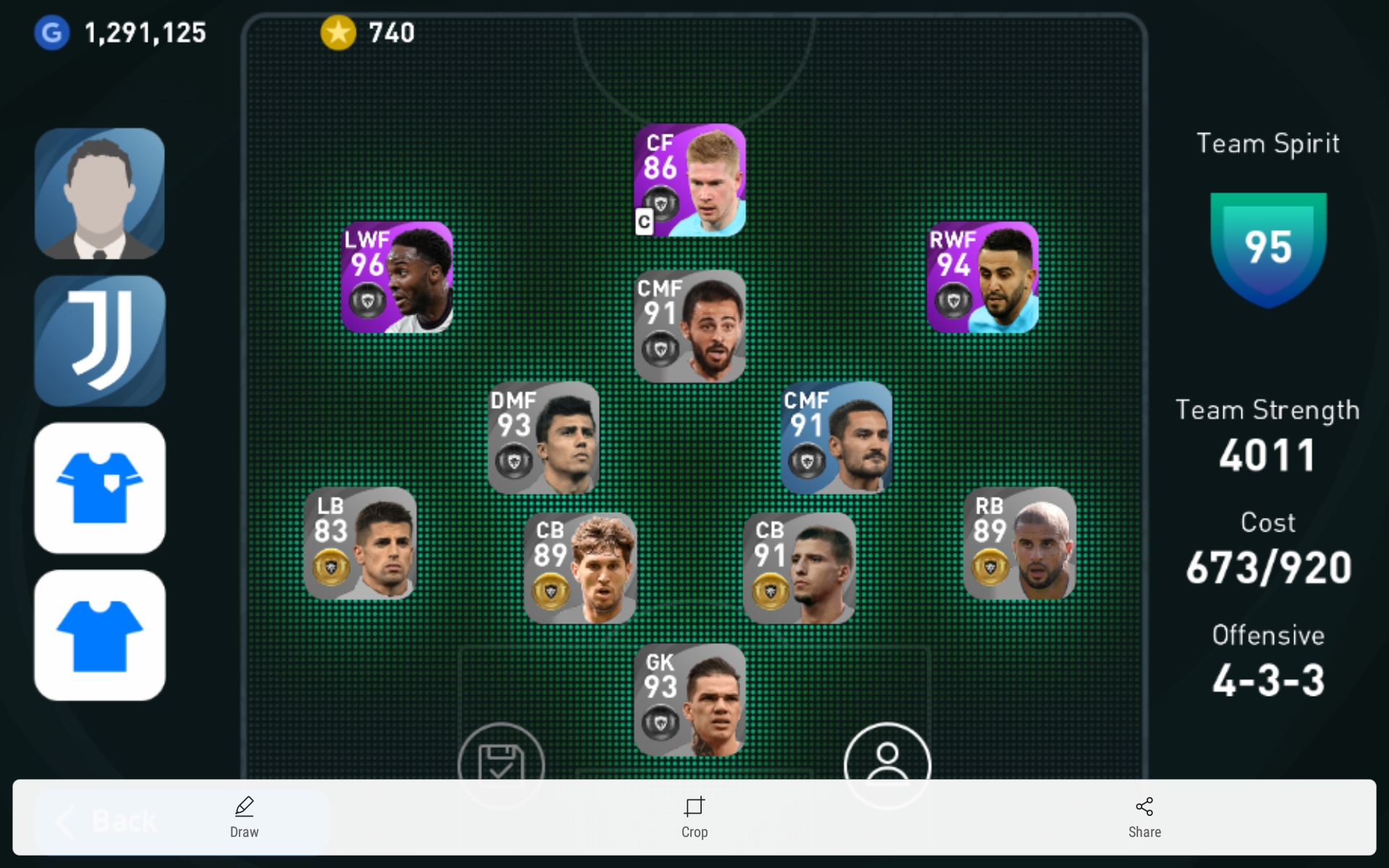This screenshot has width=1389, height=868.
Task: Crop the screenshot using the Crop tool
Action: pyautogui.click(x=694, y=817)
